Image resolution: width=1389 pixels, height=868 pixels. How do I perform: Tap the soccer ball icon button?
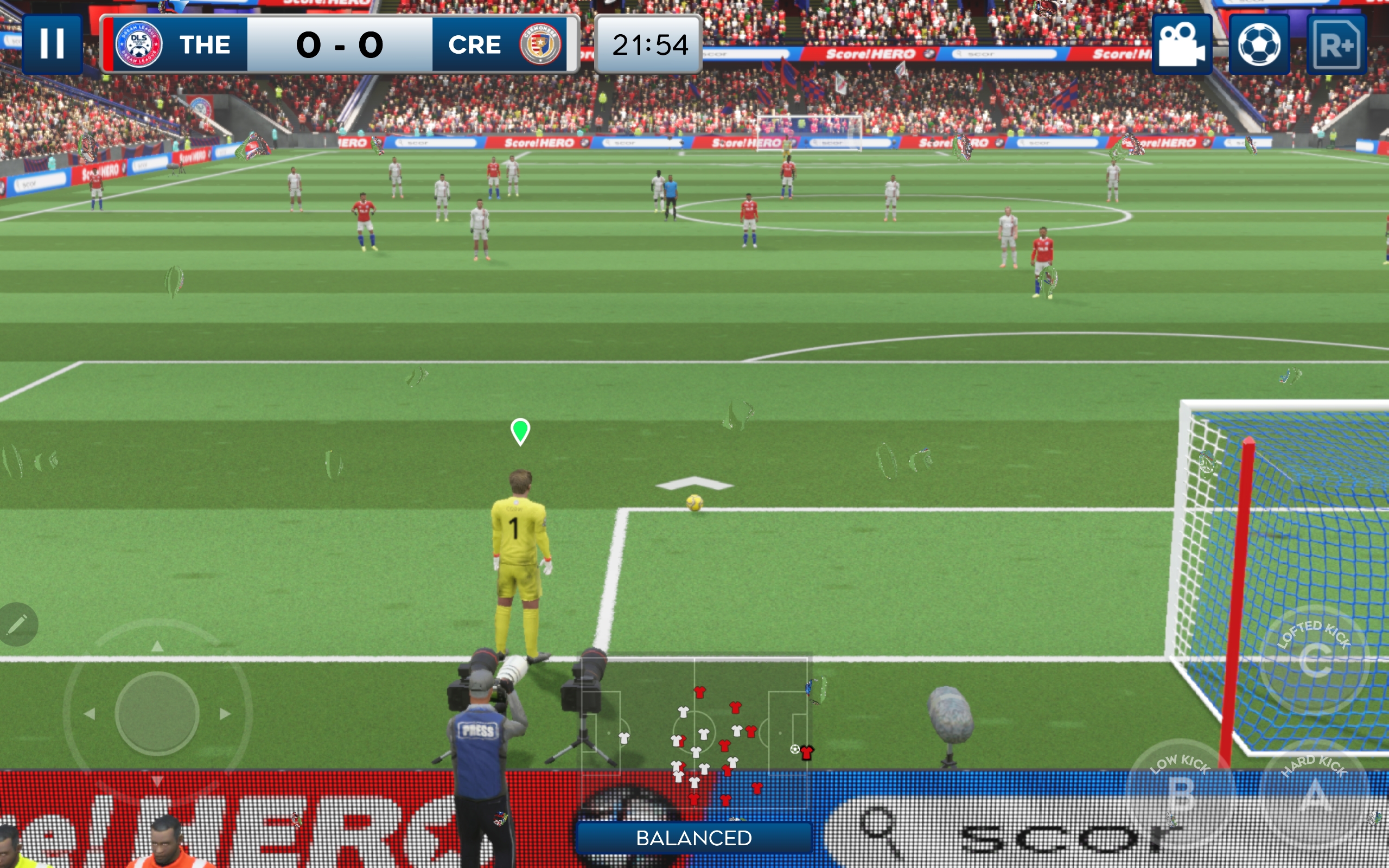(1259, 44)
